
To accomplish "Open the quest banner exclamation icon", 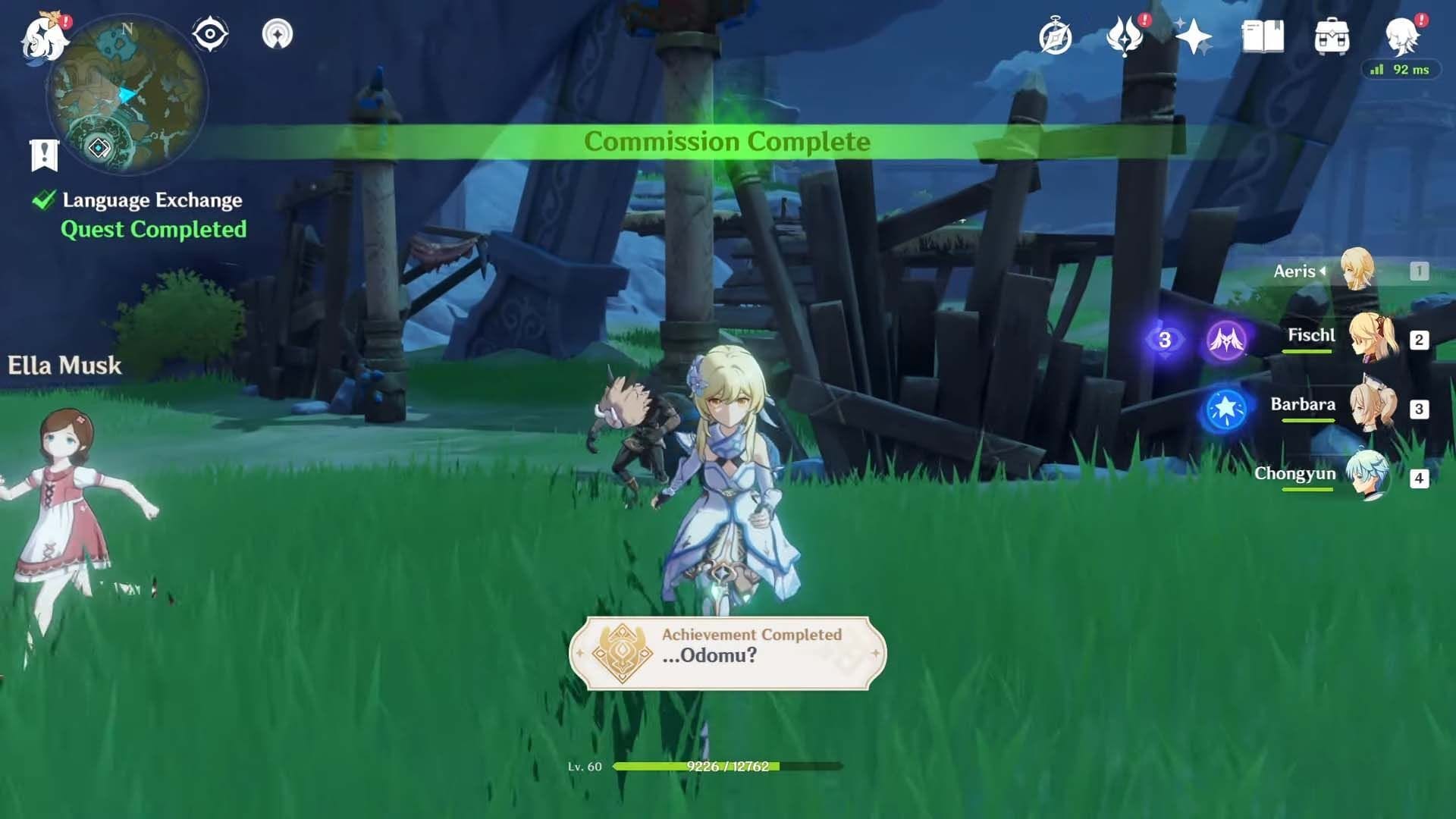I will 44,155.
